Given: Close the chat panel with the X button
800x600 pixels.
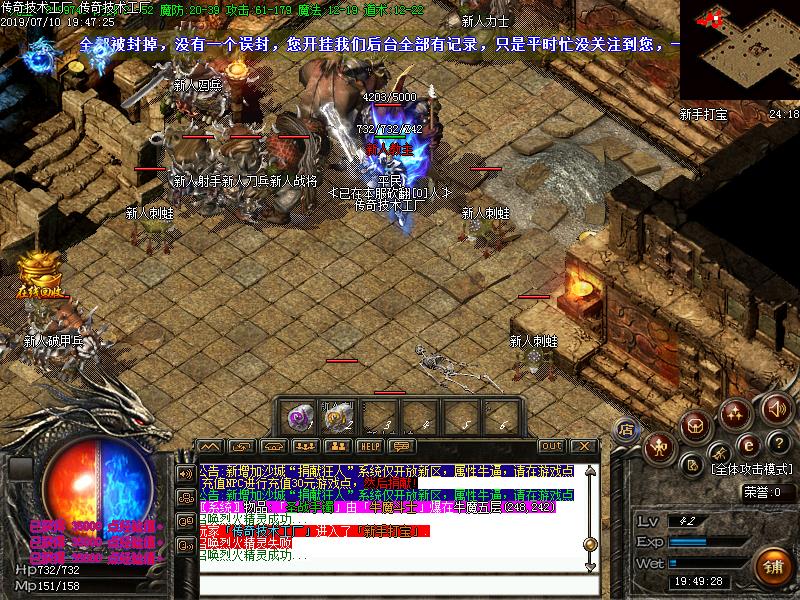Looking at the screenshot, I should click(584, 446).
